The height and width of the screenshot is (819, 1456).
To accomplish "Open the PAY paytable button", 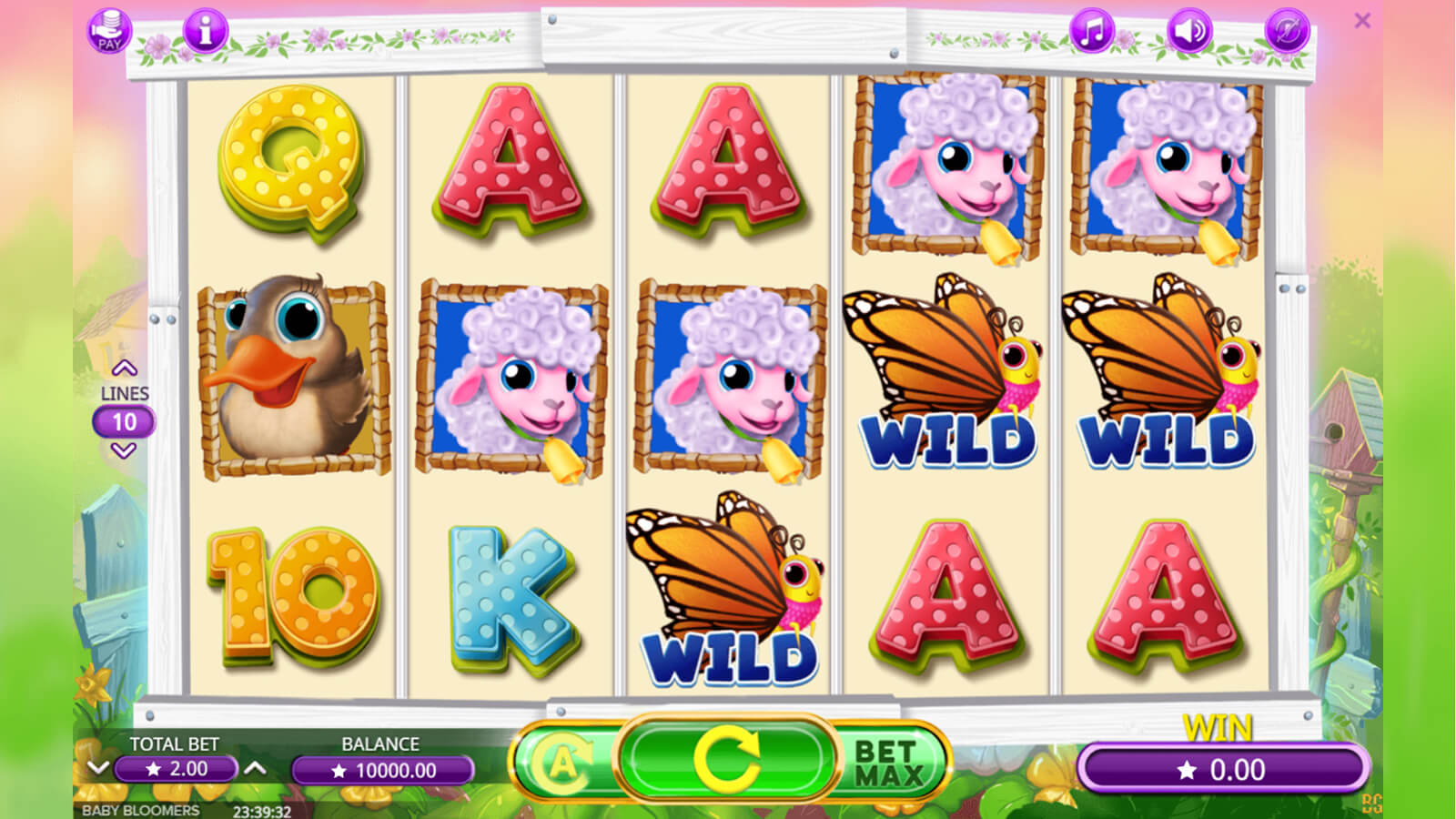I will tap(109, 32).
